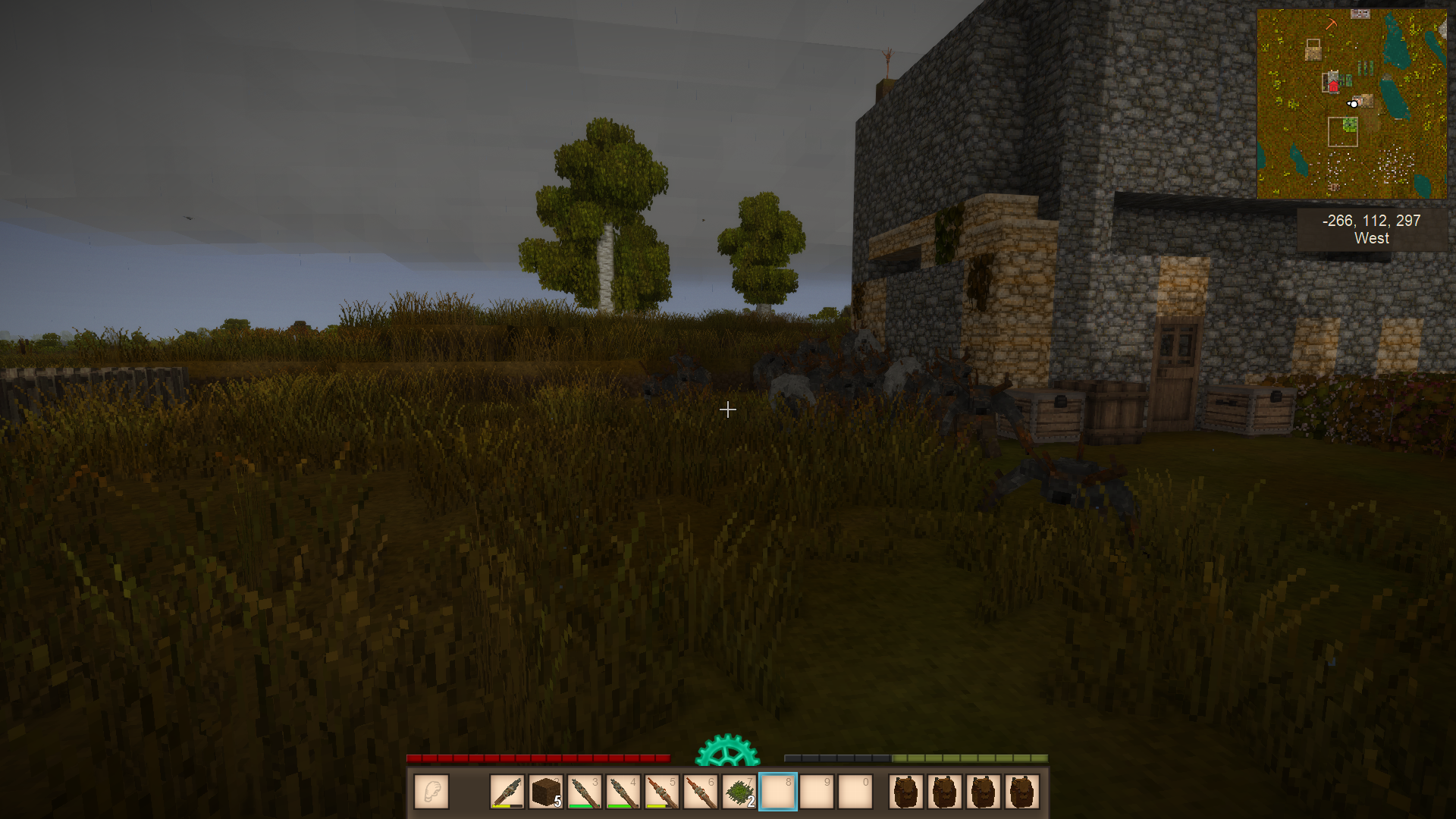Click the off-hand slot with hand outline
Viewport: 1456px width, 819px height.
click(x=431, y=792)
